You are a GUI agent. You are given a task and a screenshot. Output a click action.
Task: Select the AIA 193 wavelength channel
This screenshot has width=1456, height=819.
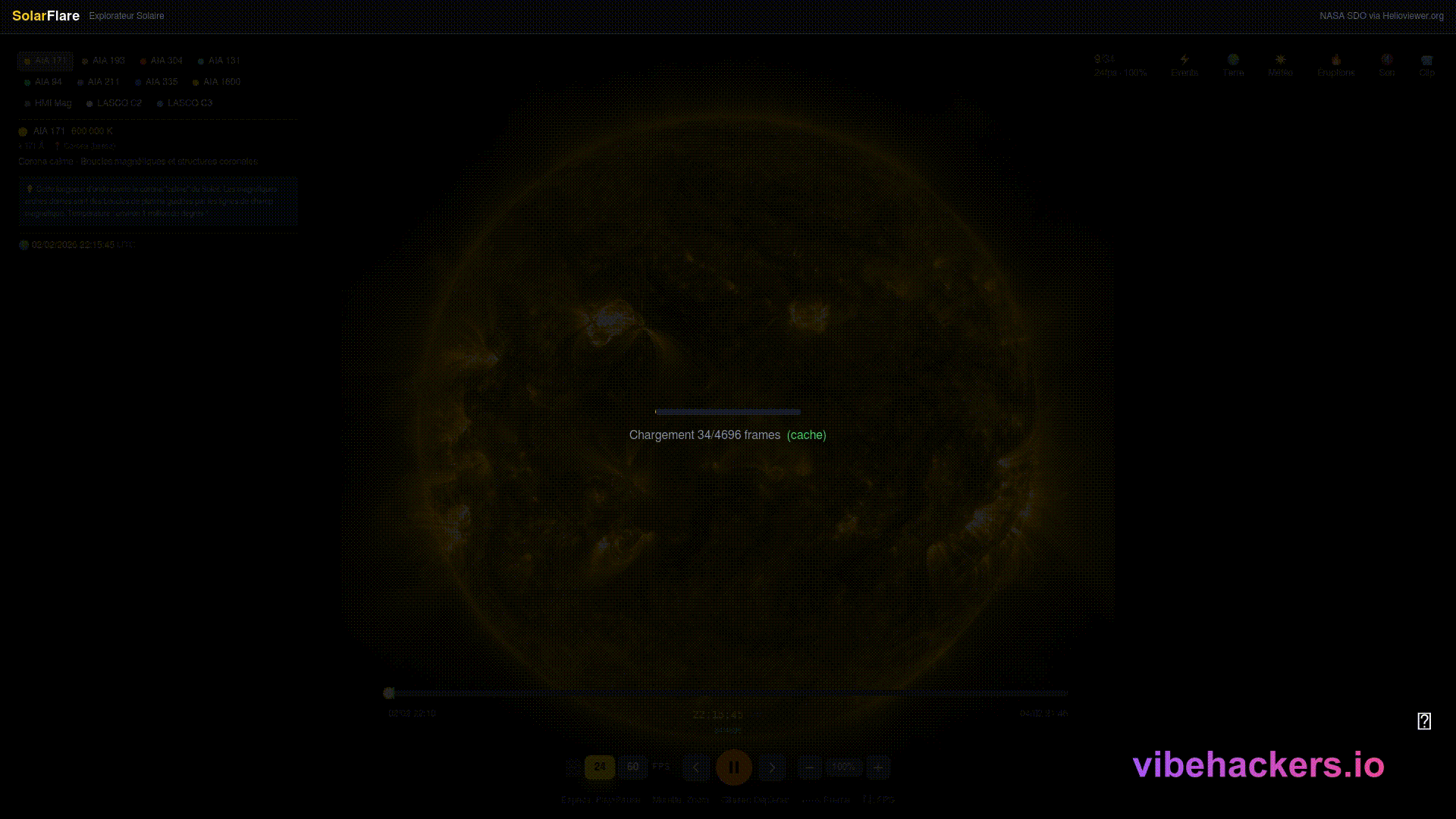pos(103,61)
